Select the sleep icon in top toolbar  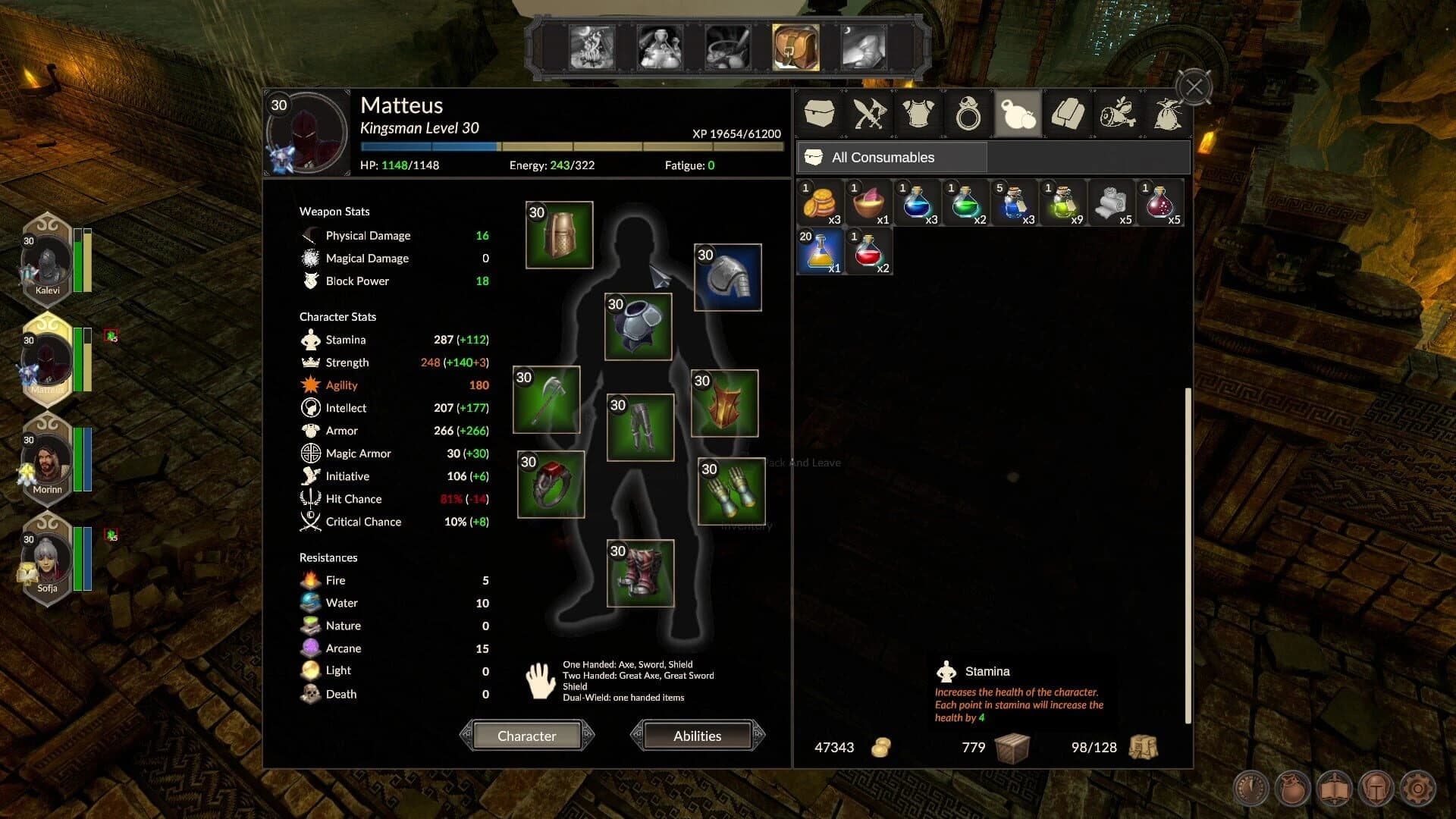[864, 45]
